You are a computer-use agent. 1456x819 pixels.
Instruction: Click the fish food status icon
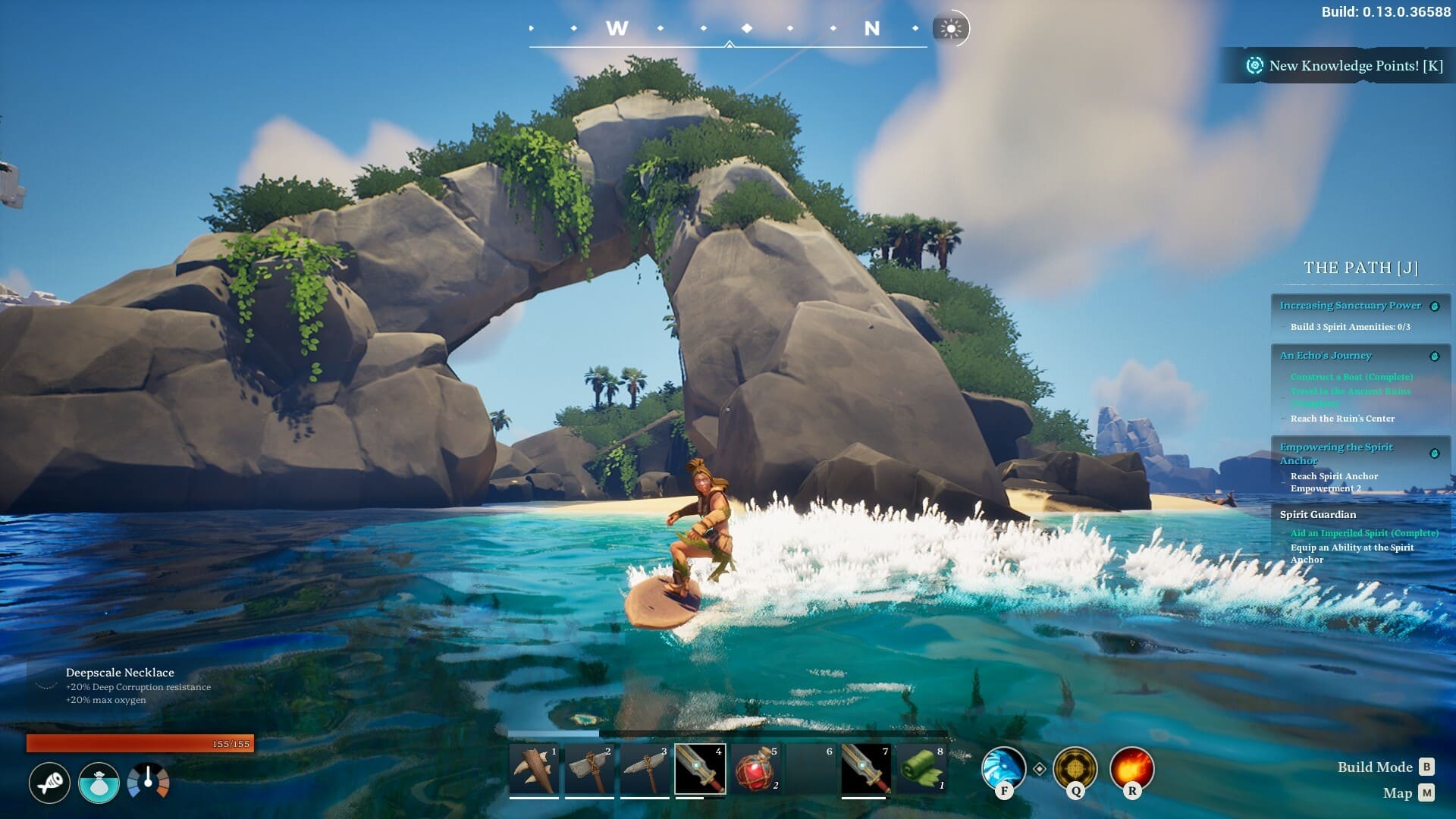tap(50, 783)
